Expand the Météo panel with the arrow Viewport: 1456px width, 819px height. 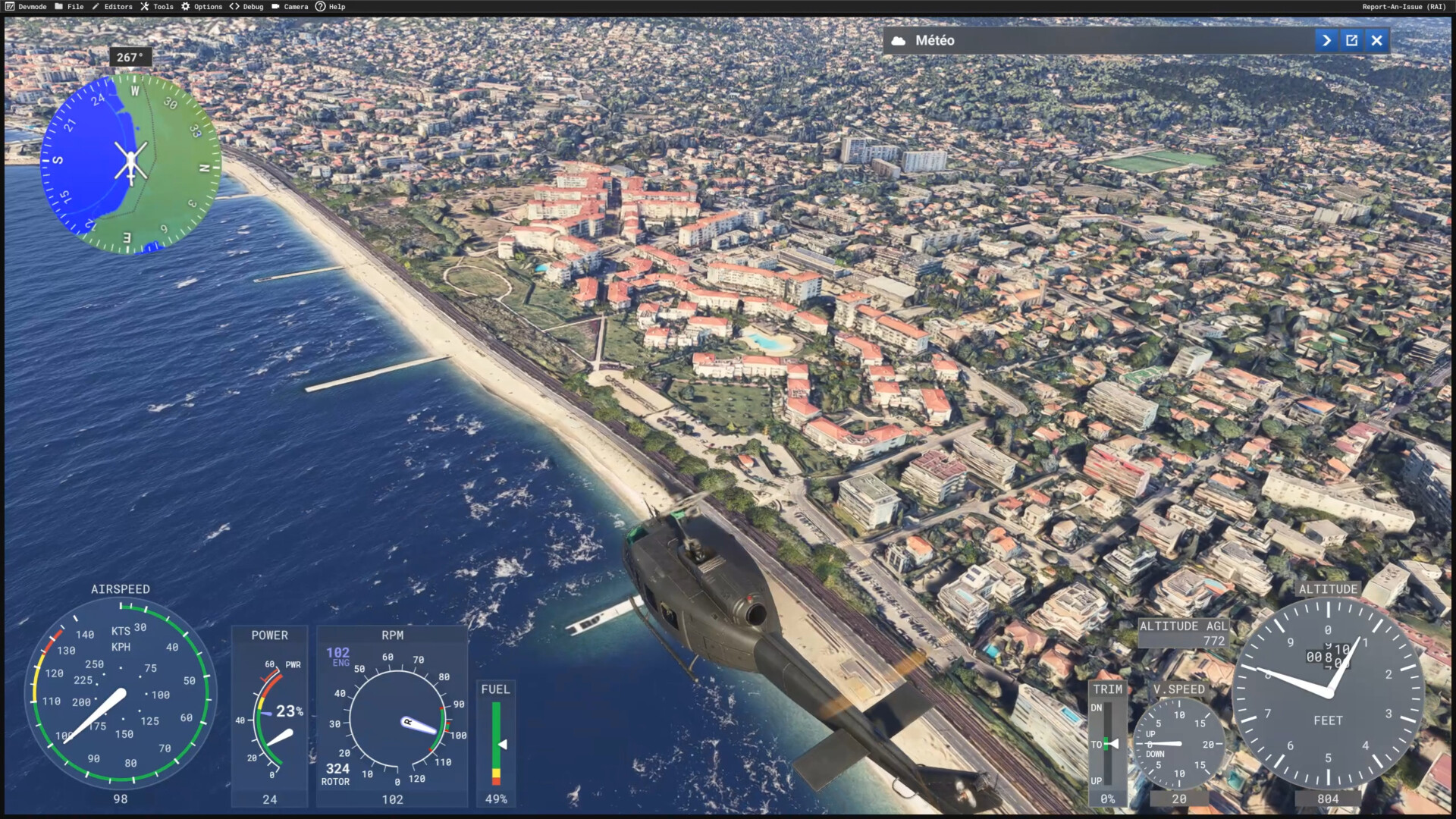1326,41
